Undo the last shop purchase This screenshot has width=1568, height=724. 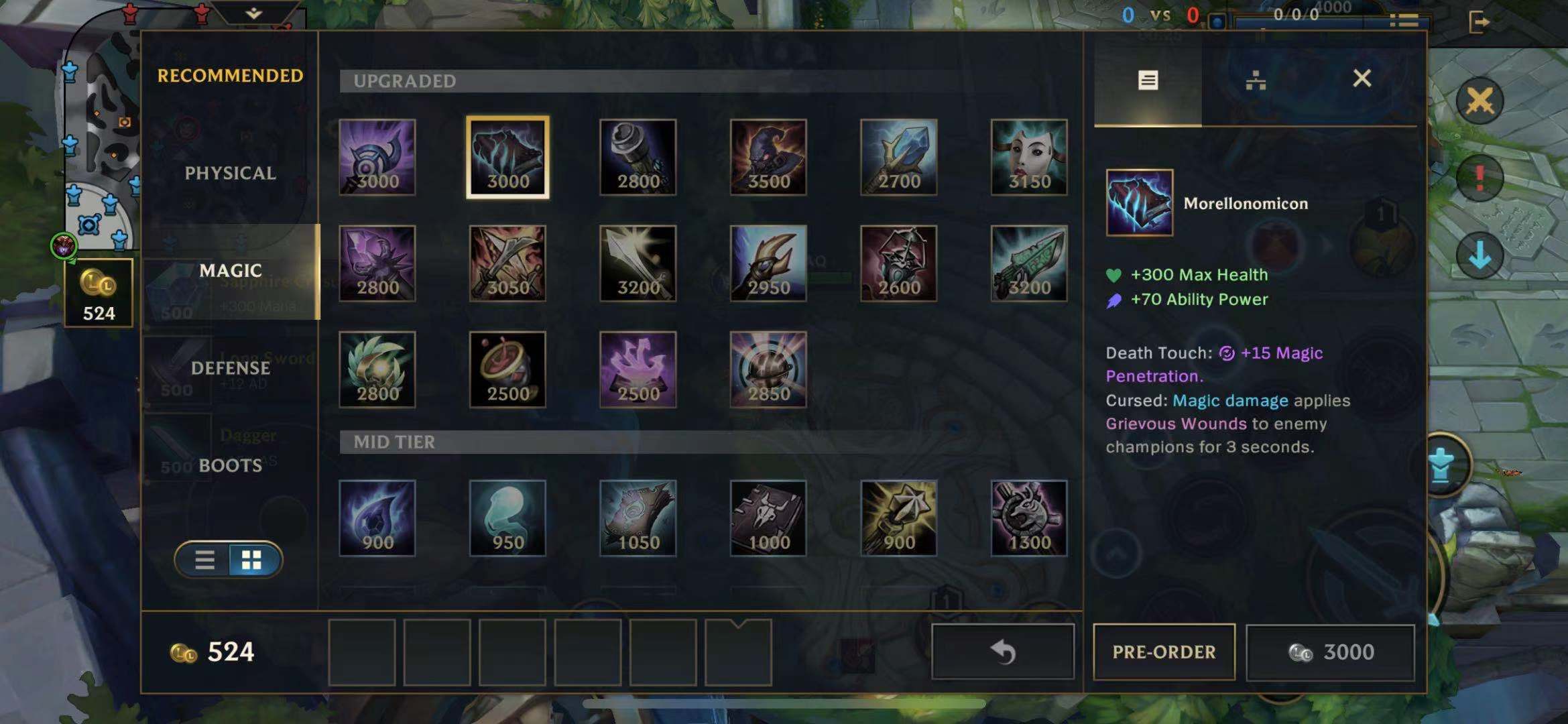point(1003,652)
